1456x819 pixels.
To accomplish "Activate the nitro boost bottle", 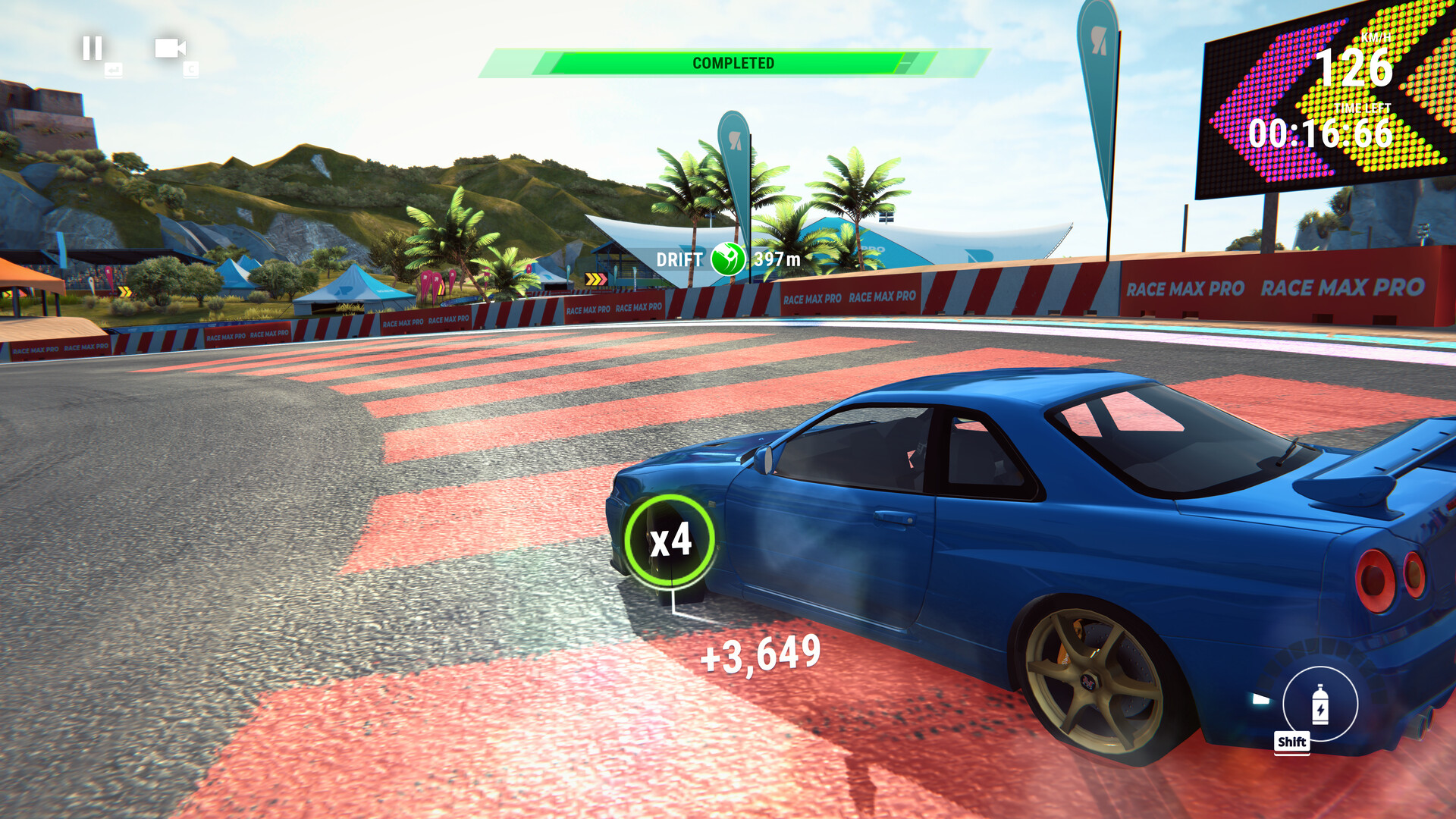I will pyautogui.click(x=1319, y=703).
